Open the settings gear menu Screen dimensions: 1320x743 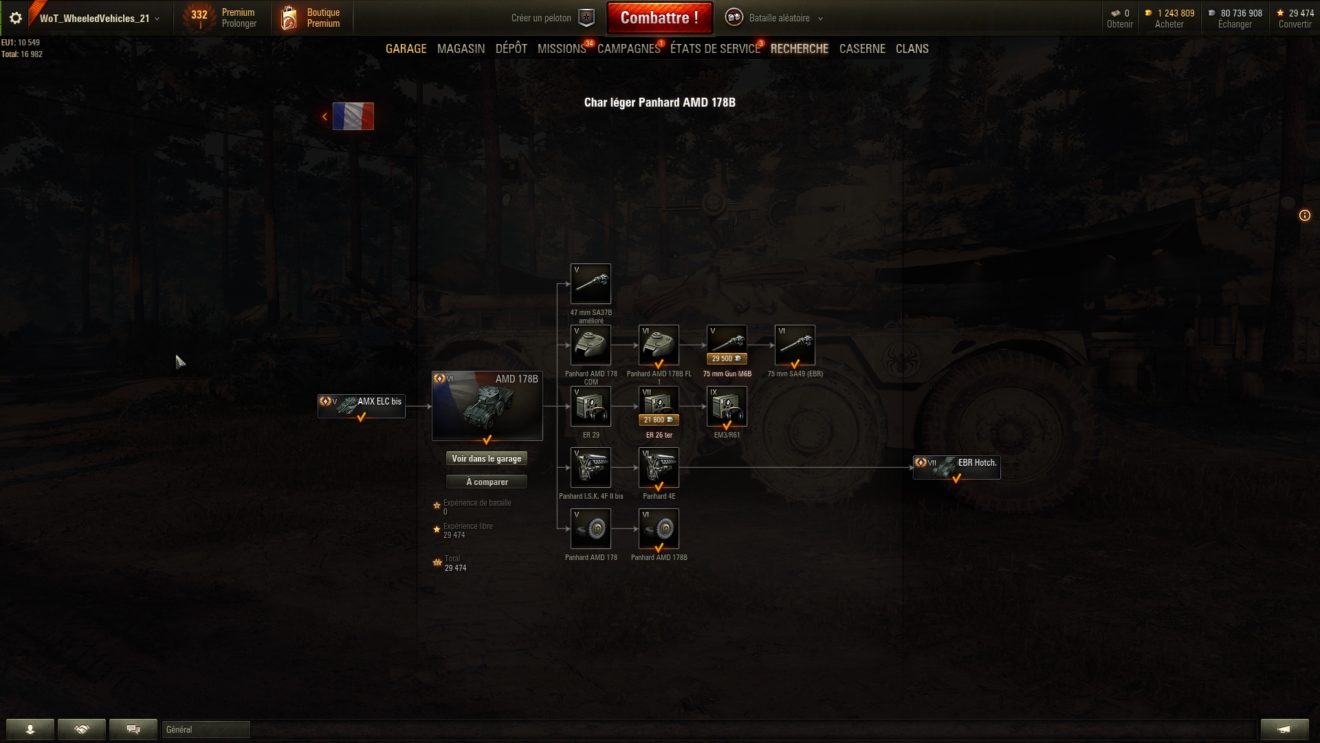point(15,18)
